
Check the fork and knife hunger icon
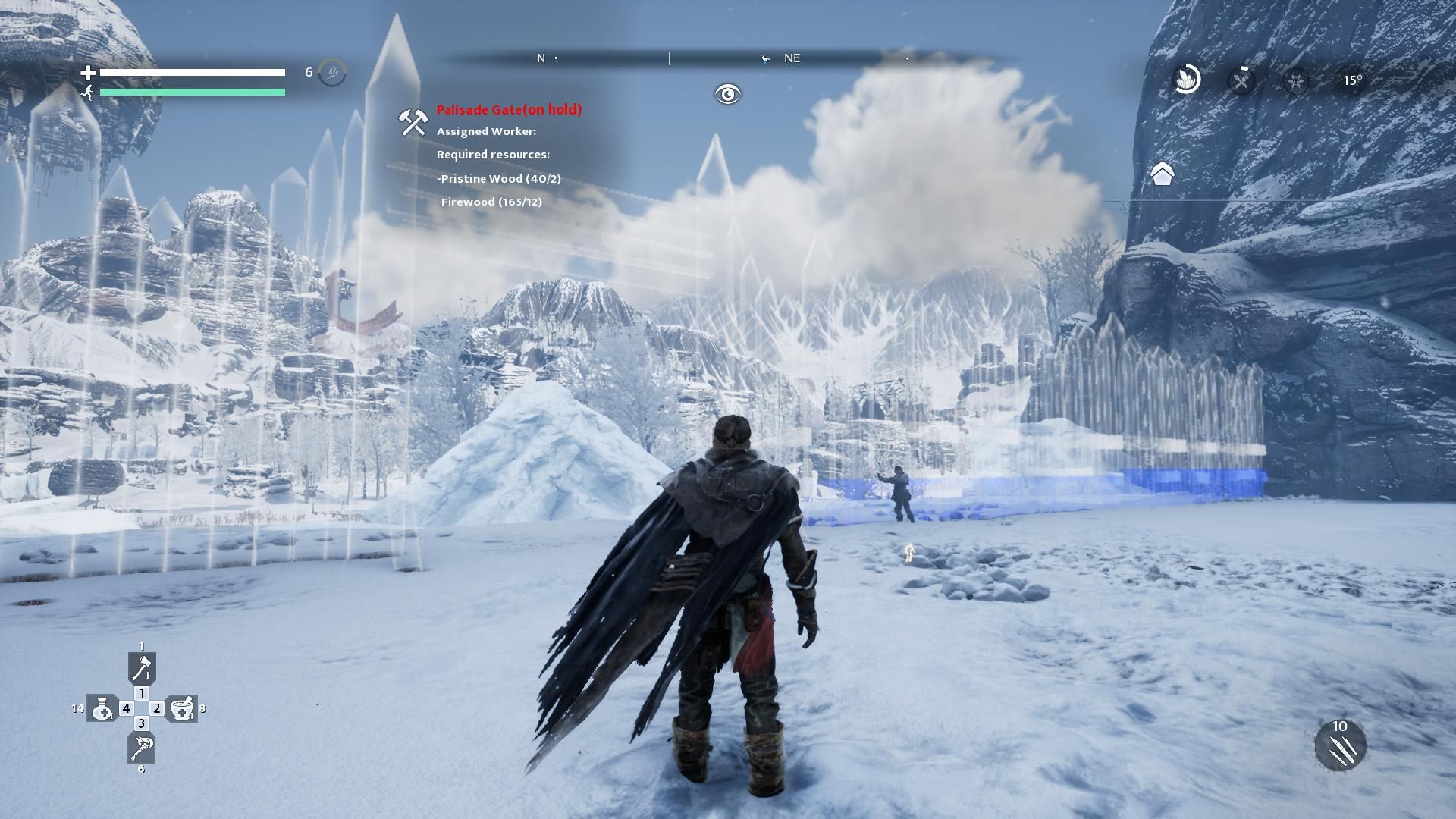tap(1241, 80)
